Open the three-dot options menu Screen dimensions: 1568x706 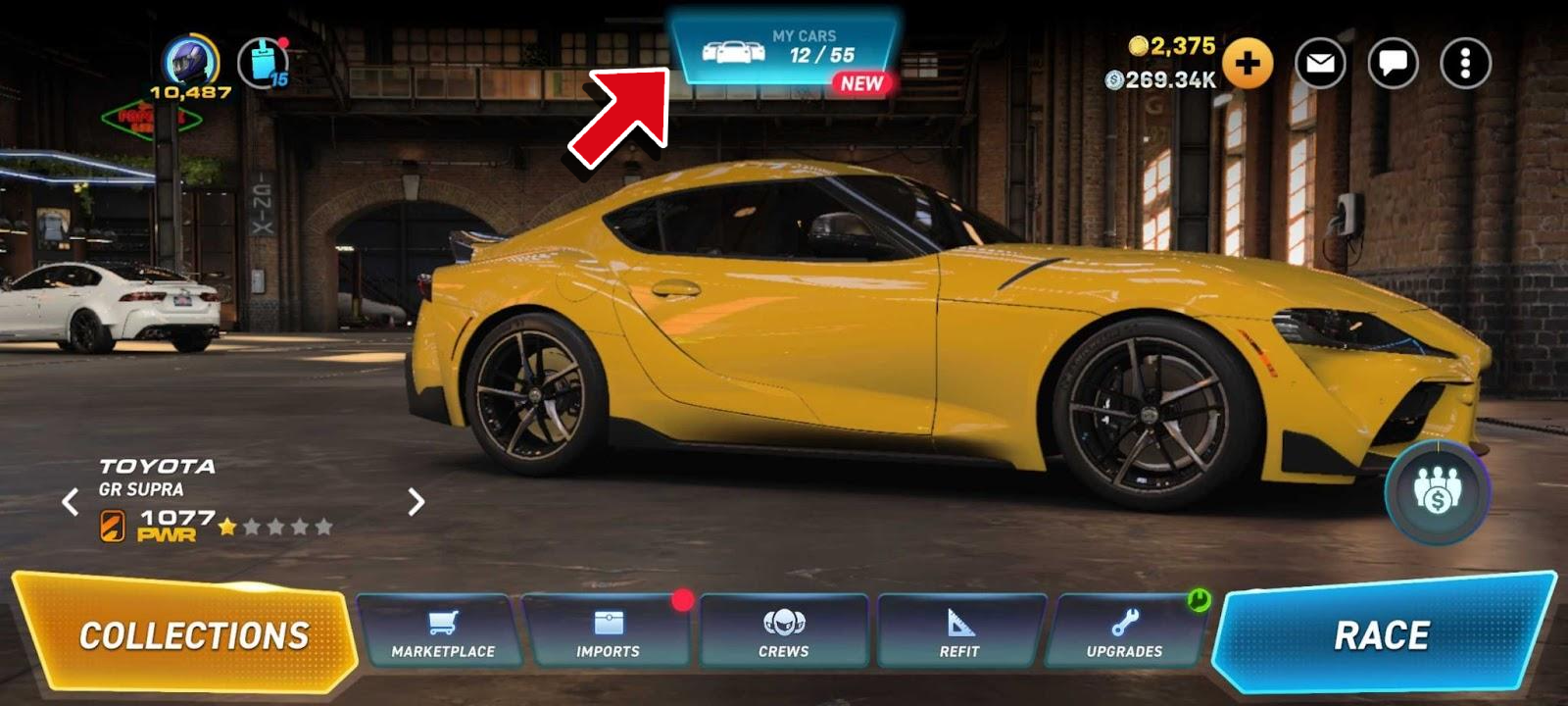point(1465,64)
